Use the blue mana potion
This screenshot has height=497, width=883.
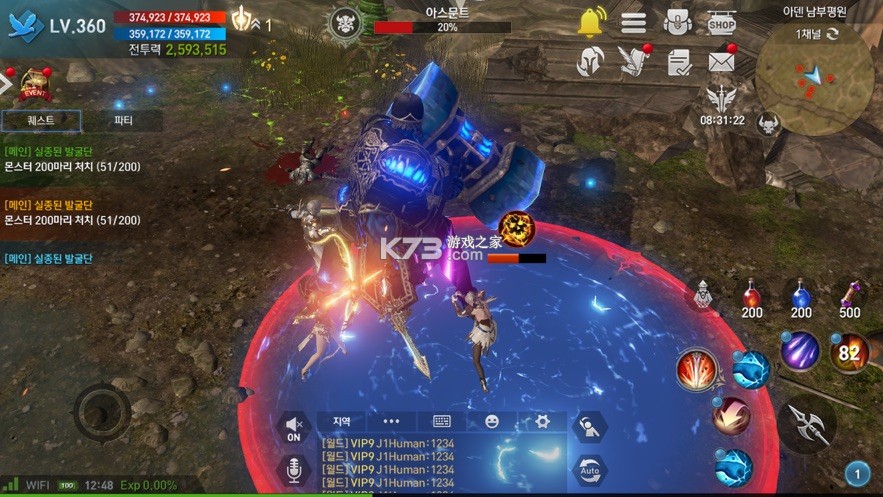tap(801, 298)
